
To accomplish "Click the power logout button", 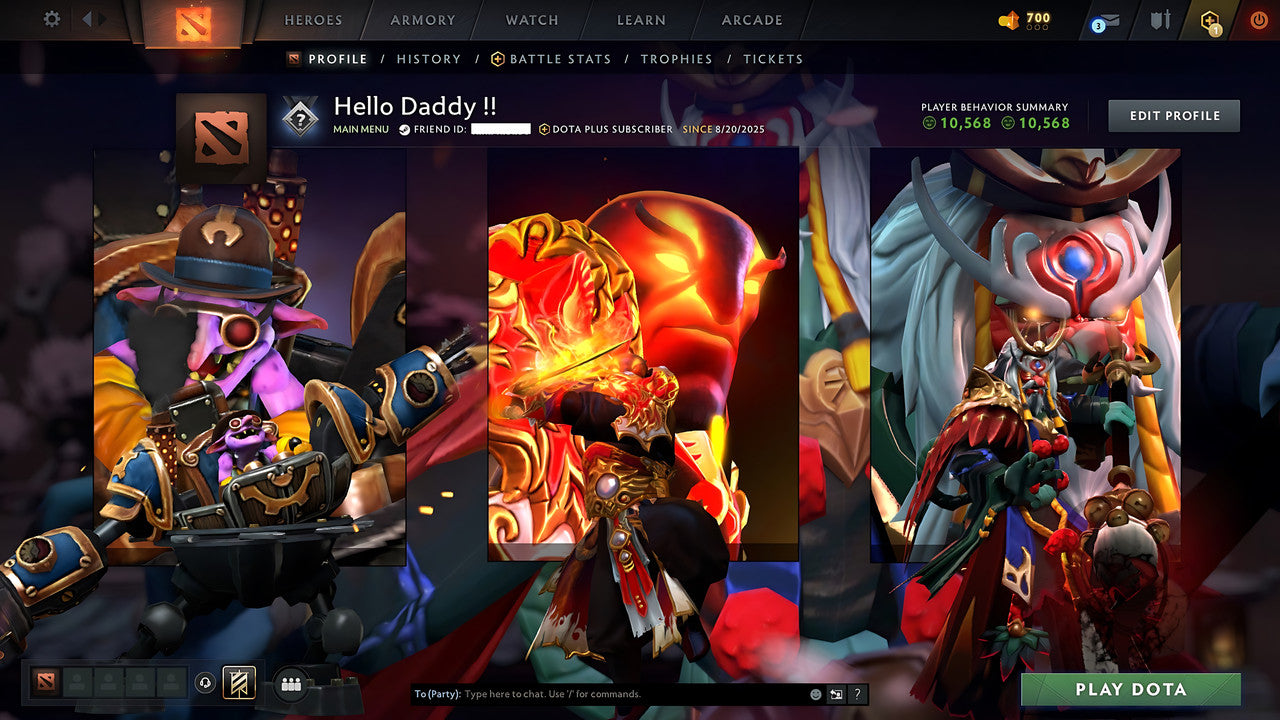I will (x=1258, y=18).
